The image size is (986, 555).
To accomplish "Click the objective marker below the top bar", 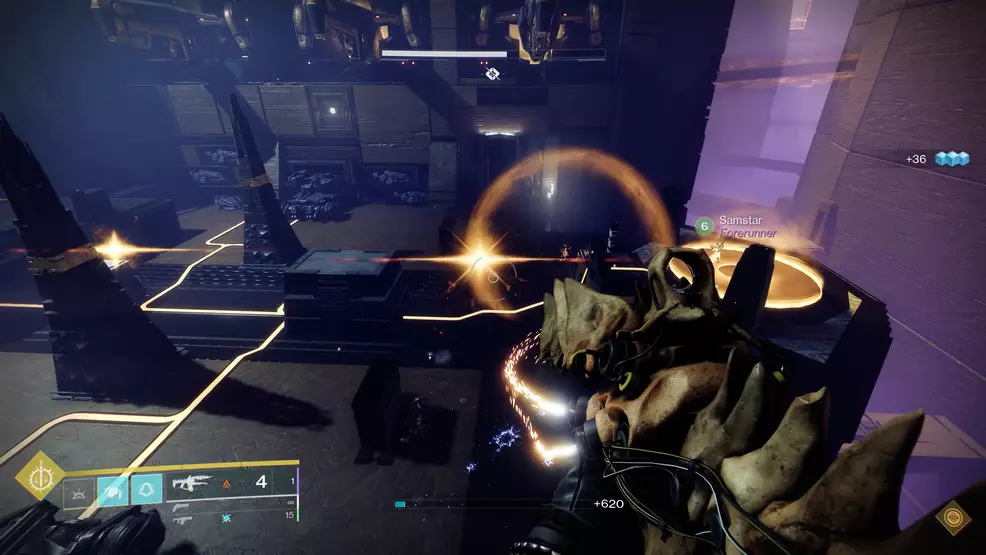I will point(492,74).
